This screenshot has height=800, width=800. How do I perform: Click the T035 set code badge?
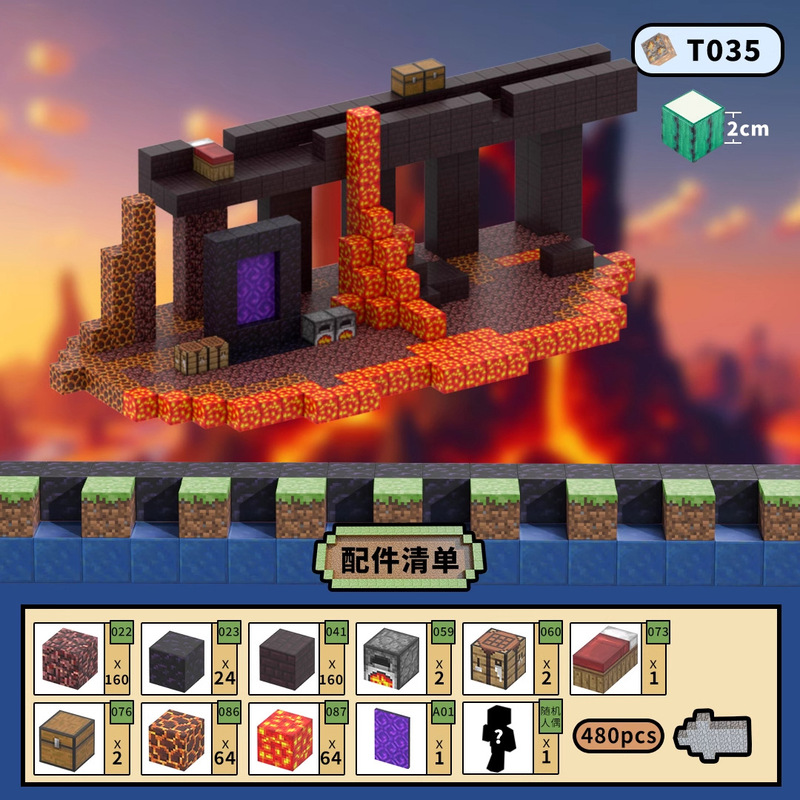coord(707,50)
